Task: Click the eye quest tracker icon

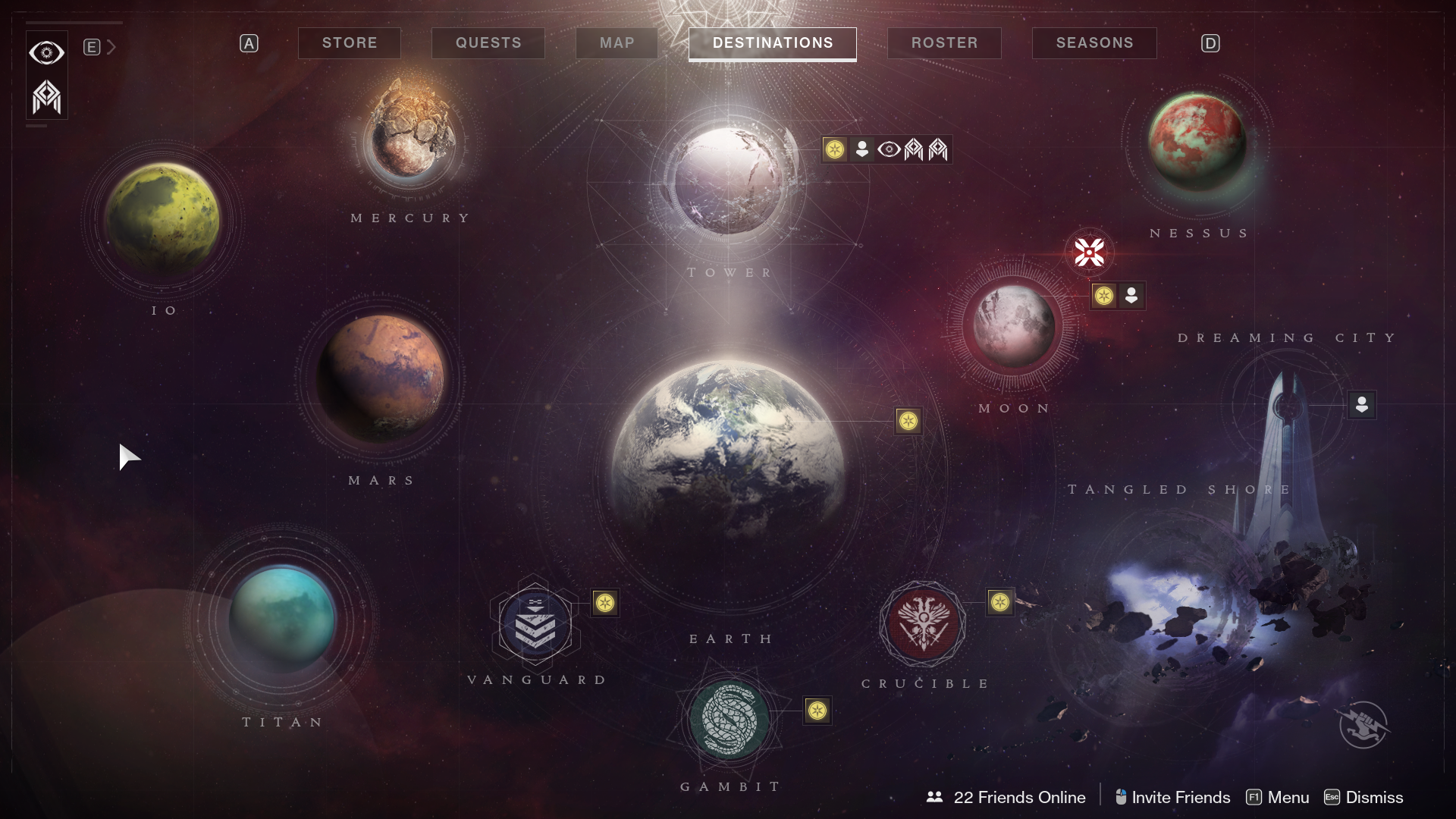Action: point(46,52)
